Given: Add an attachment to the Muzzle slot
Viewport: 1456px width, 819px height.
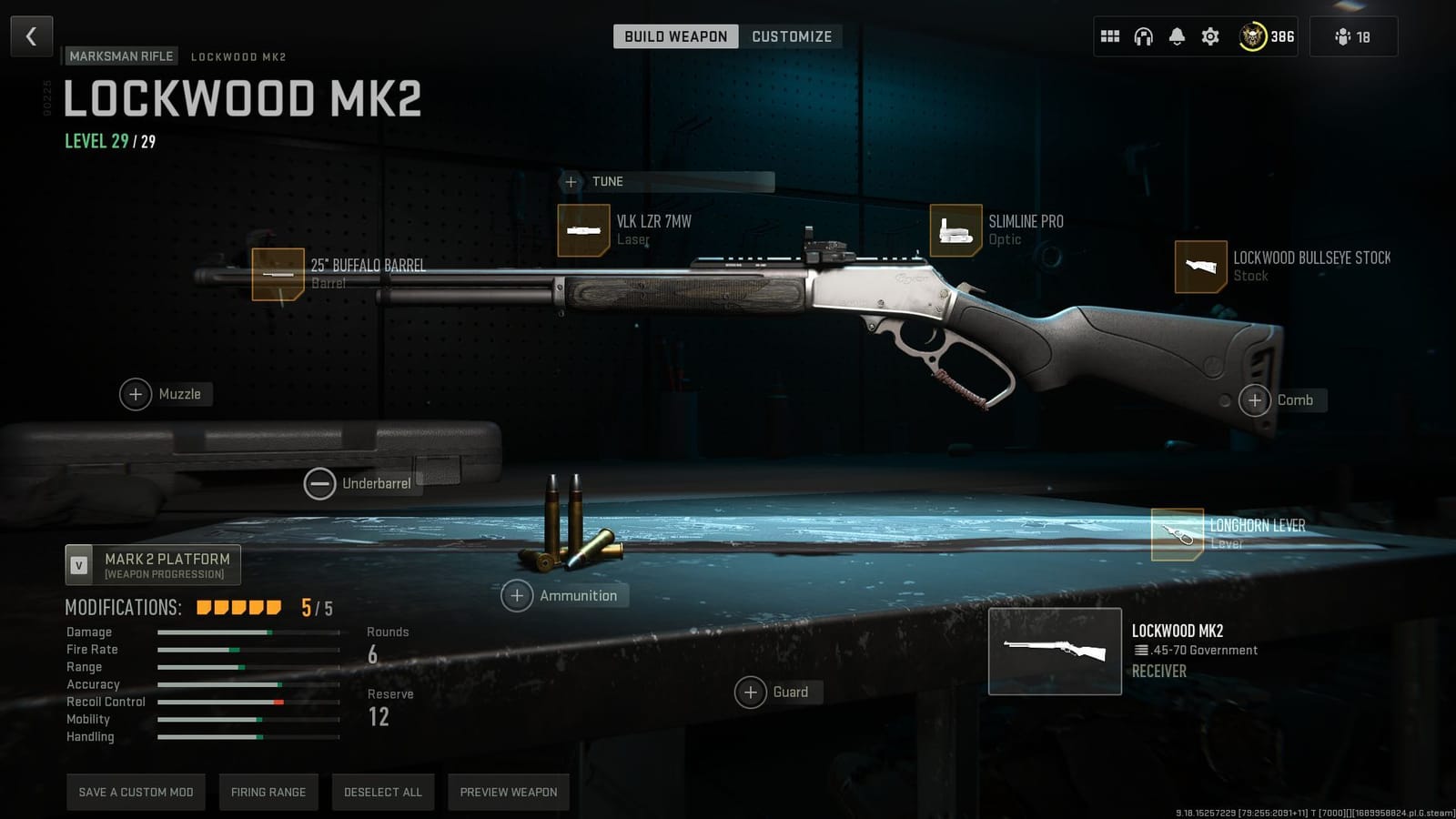Looking at the screenshot, I should coord(136,394).
